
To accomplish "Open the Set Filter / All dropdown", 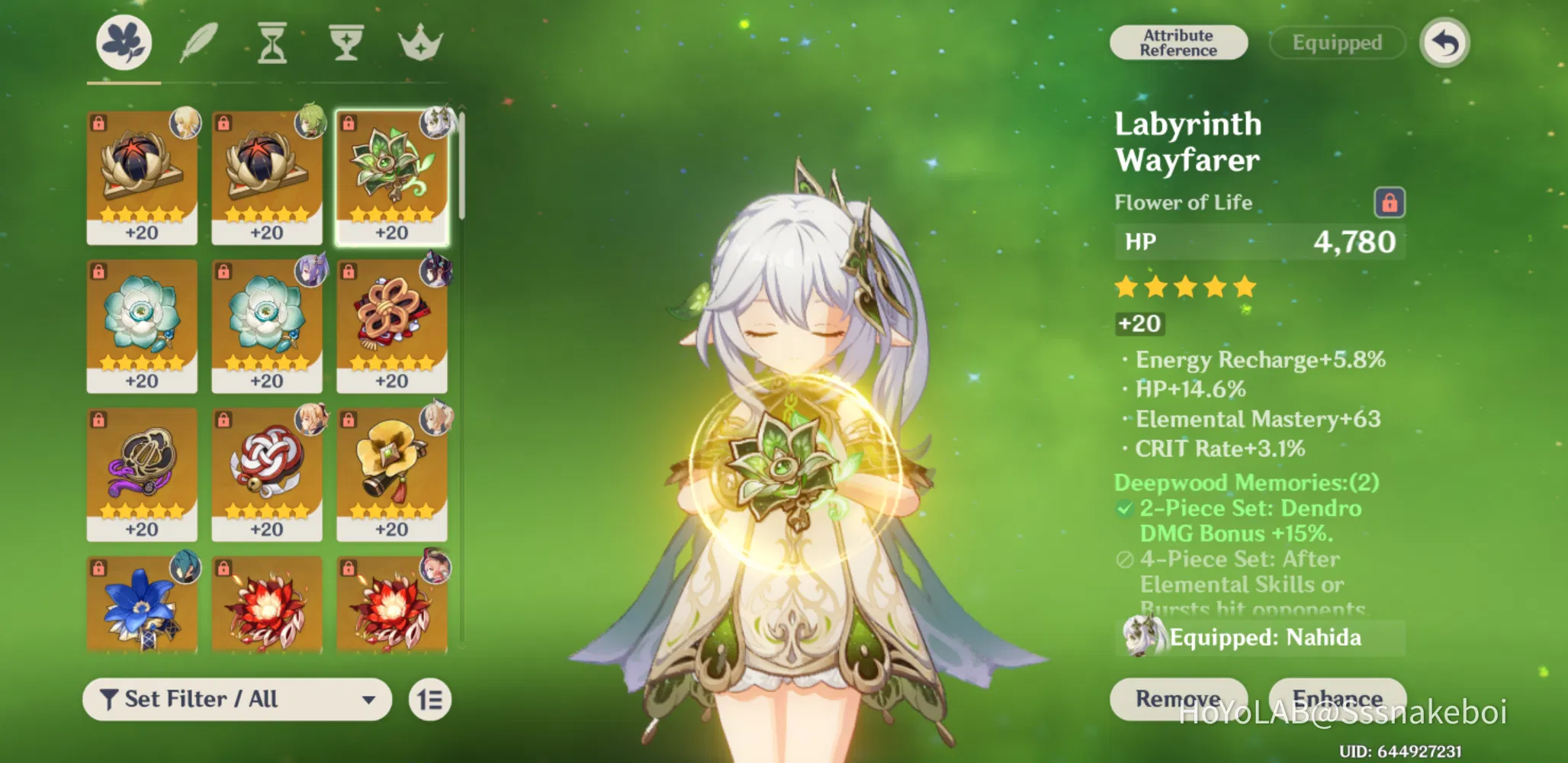I will pyautogui.click(x=236, y=699).
